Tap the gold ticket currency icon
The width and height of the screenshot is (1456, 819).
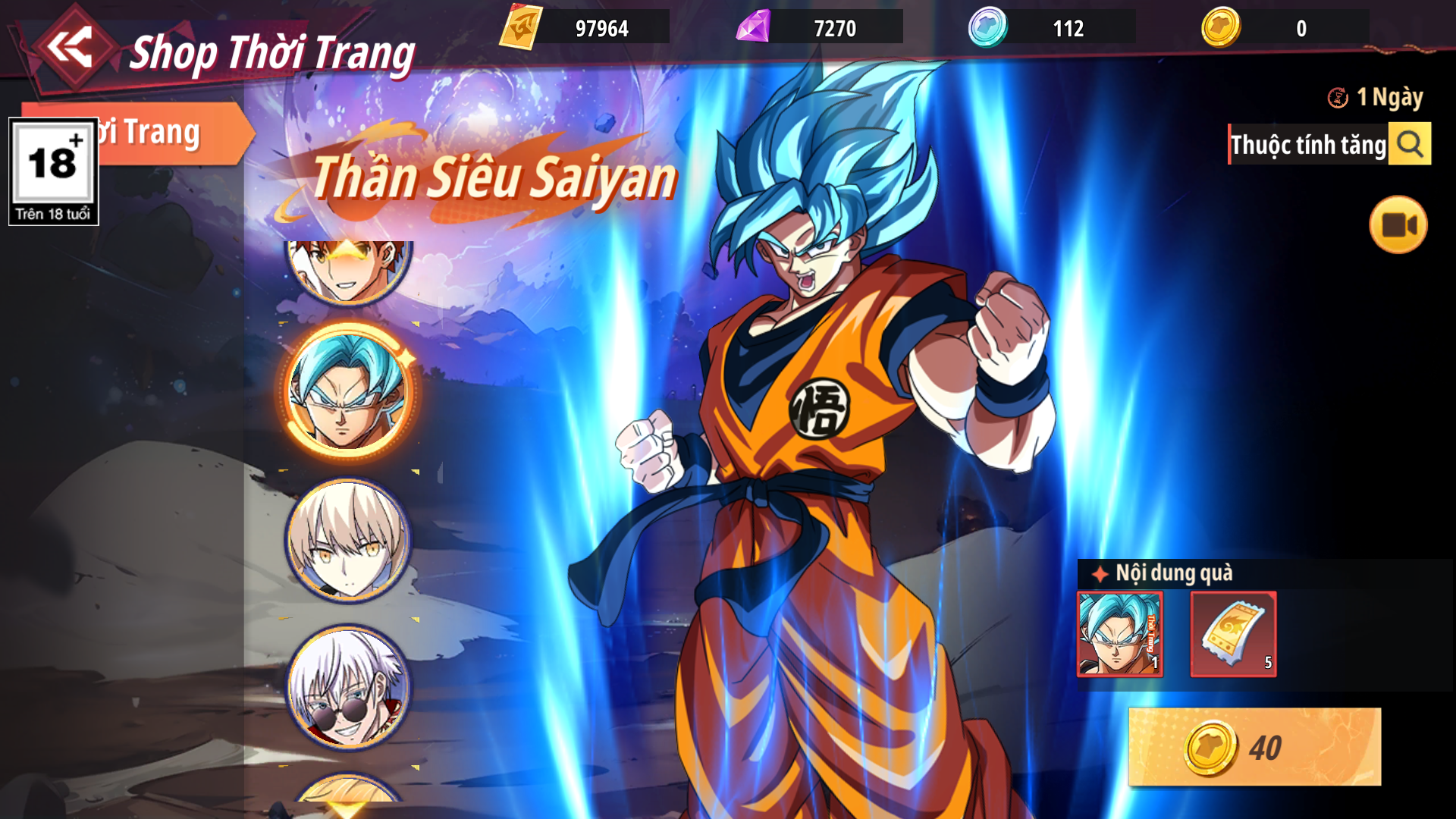521,28
